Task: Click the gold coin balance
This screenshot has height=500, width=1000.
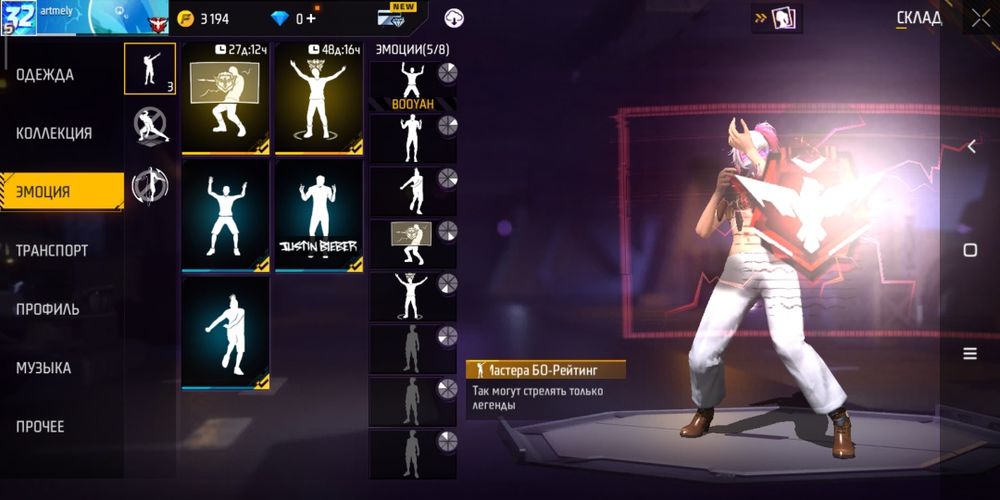Action: [204, 19]
